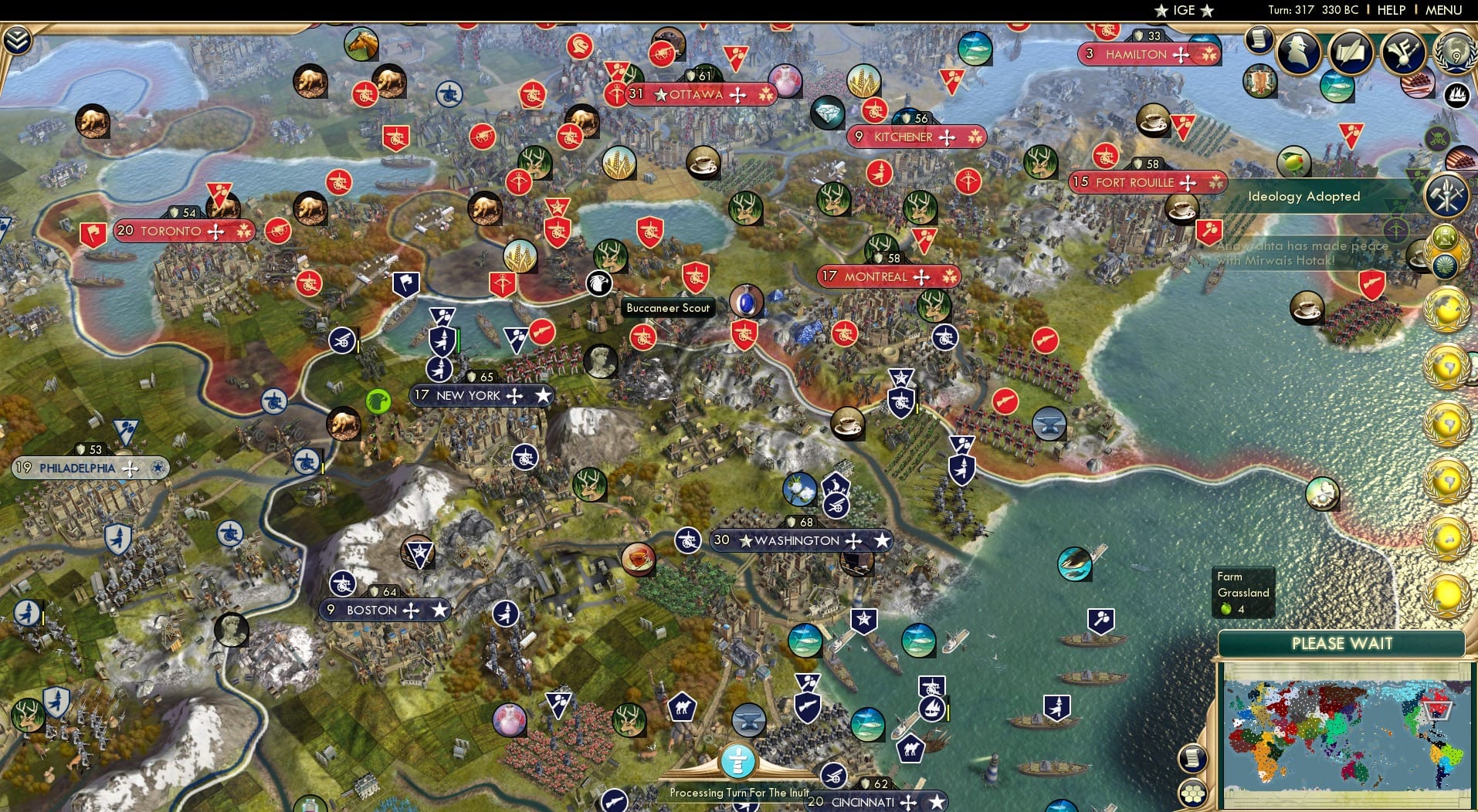Open the HELP screen
The image size is (1478, 812).
coord(1391,10)
